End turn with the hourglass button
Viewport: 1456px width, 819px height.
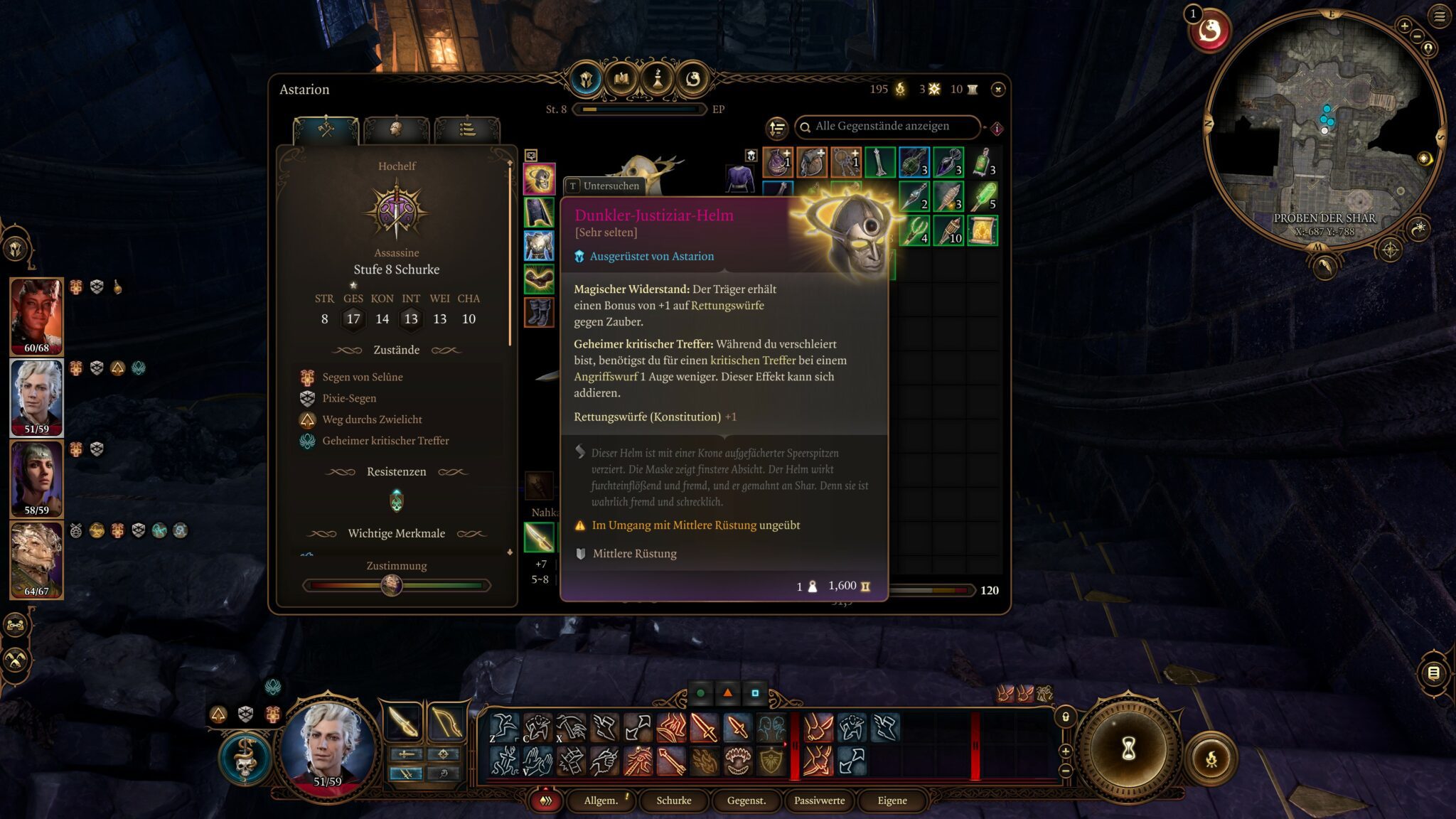[x=1128, y=748]
